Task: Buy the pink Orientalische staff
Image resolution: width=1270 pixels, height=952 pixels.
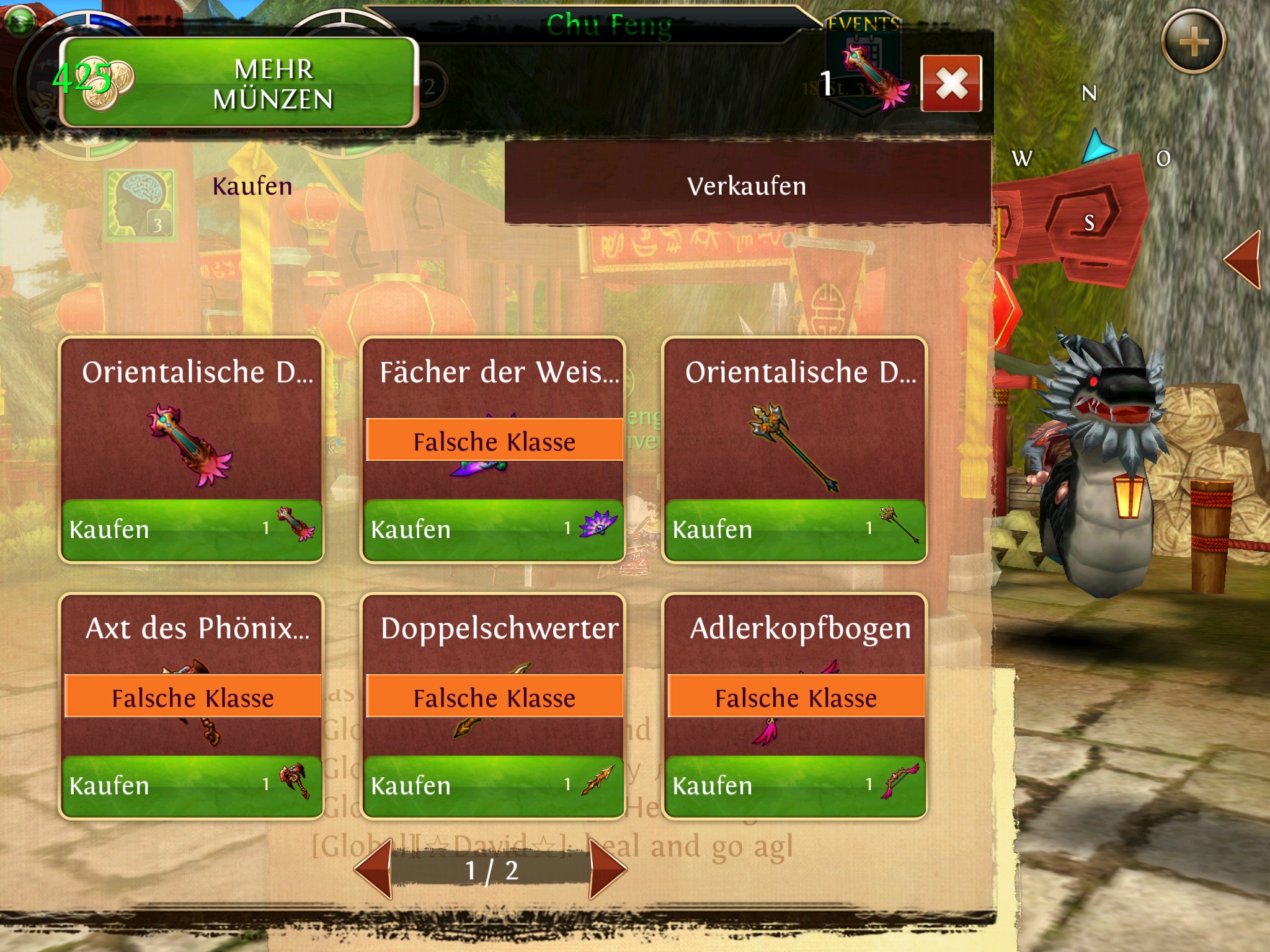Action: (x=191, y=530)
